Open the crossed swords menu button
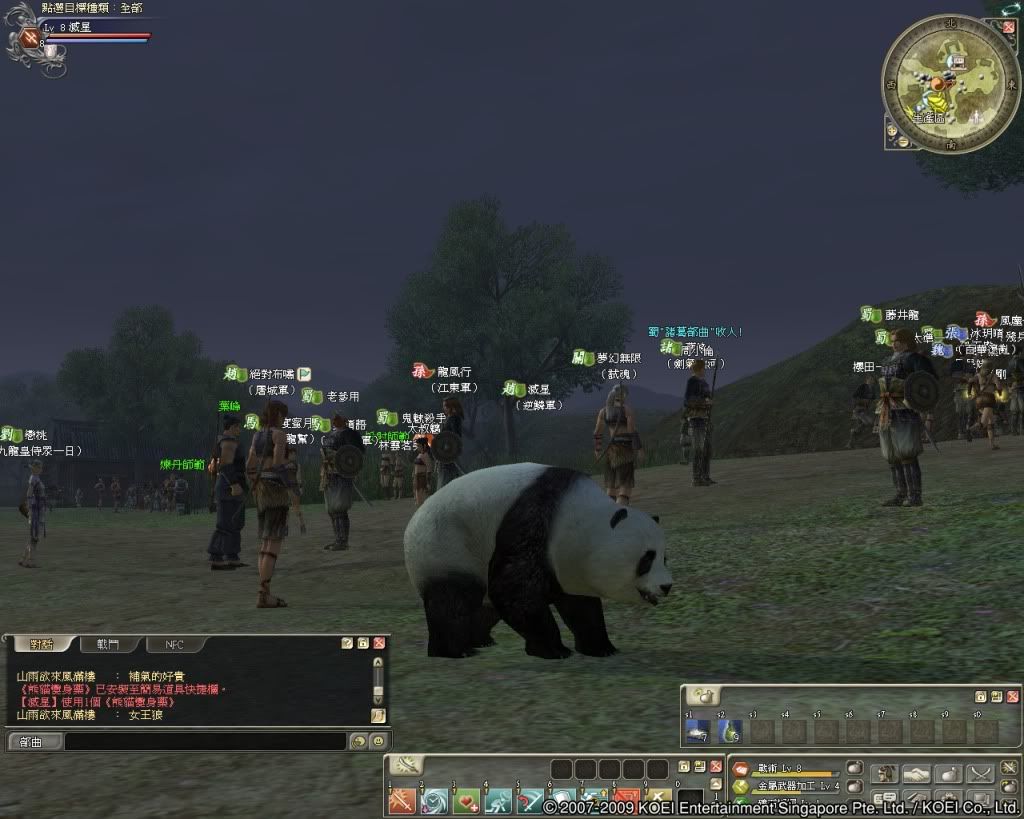 pos(981,774)
